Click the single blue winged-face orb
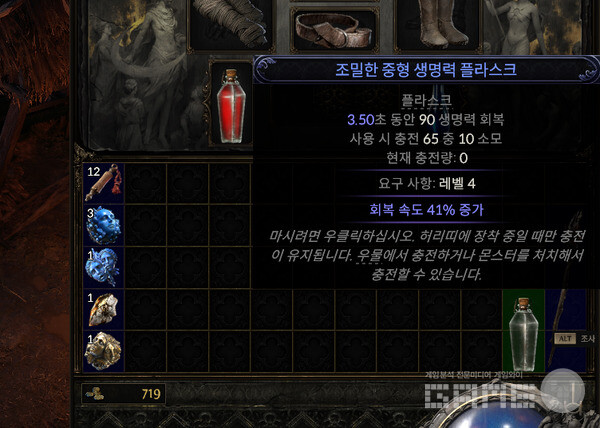This screenshot has height=428, width=600. click(x=103, y=267)
